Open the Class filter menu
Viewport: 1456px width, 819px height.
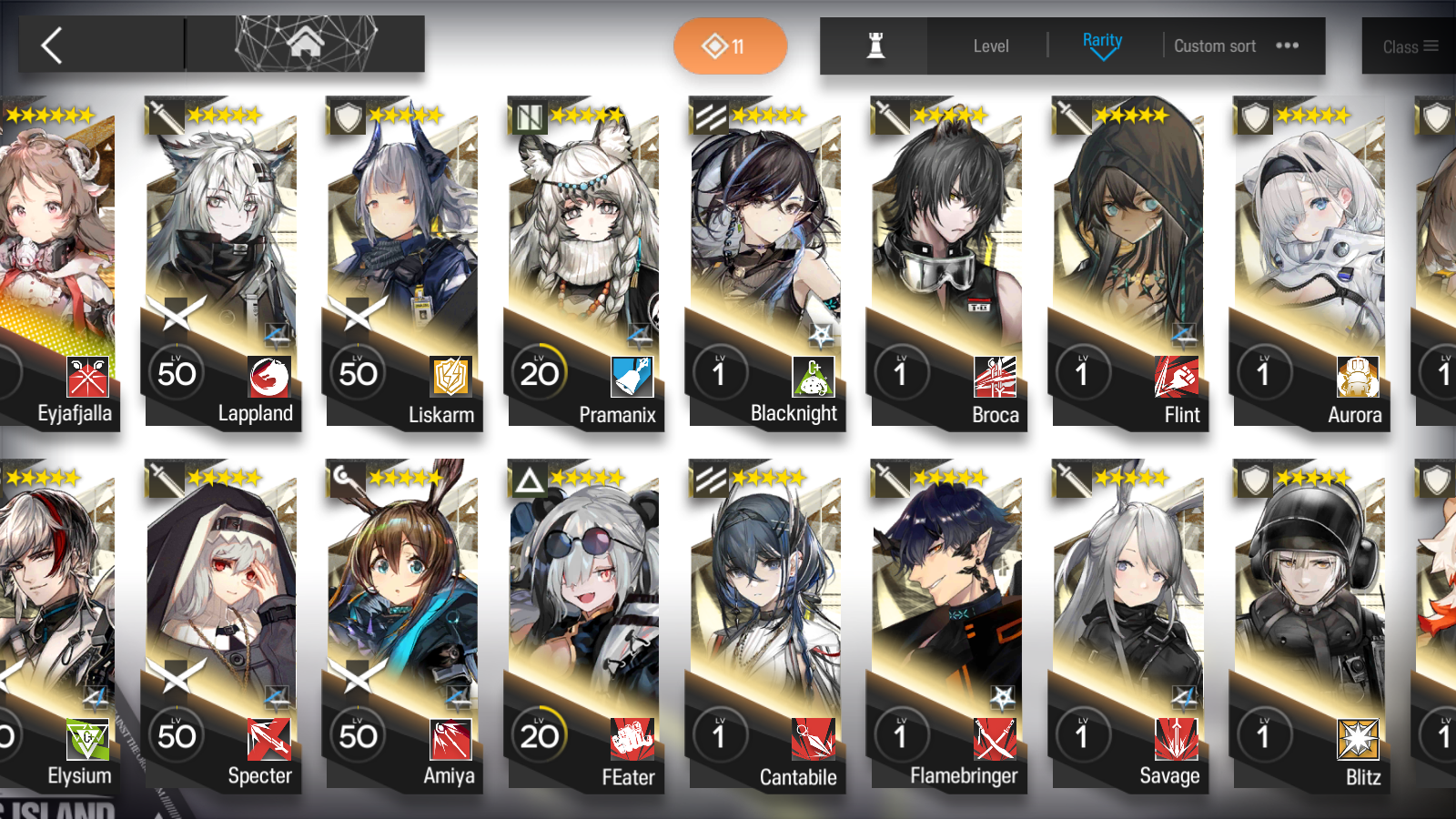pyautogui.click(x=1407, y=46)
